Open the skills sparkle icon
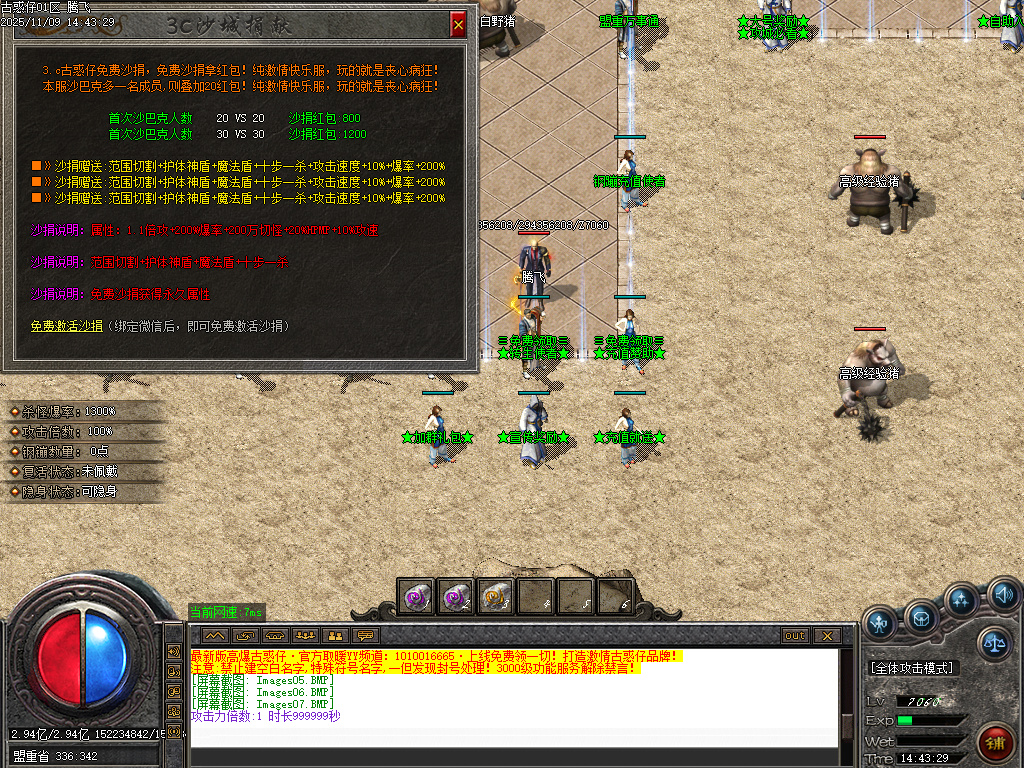This screenshot has height=768, width=1024. 961,601
